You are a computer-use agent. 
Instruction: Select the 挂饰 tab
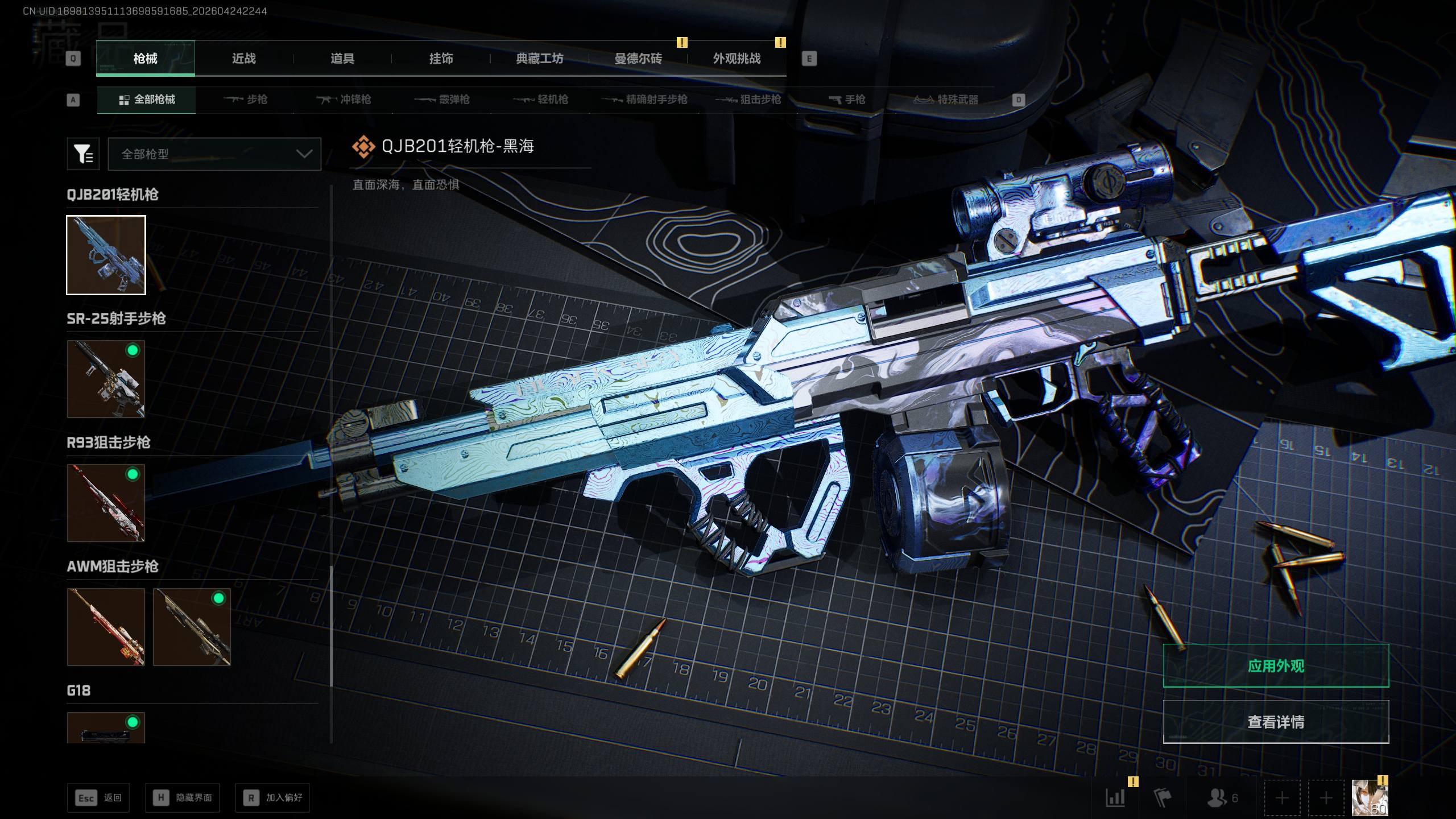pyautogui.click(x=441, y=59)
